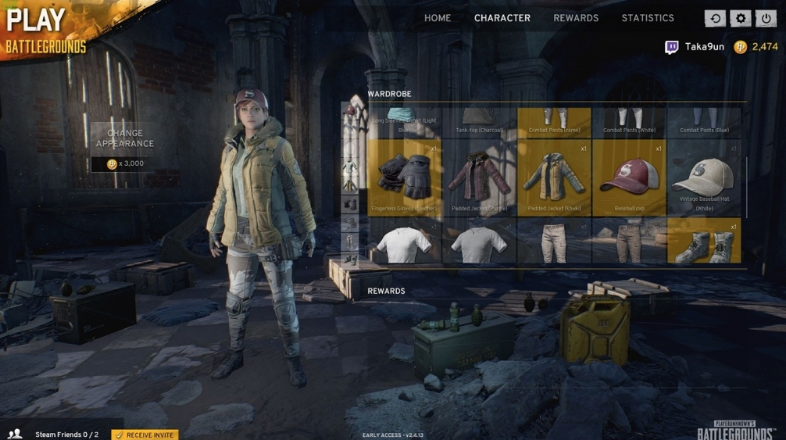Click the power button to quit
786x440 pixels.
click(x=766, y=18)
